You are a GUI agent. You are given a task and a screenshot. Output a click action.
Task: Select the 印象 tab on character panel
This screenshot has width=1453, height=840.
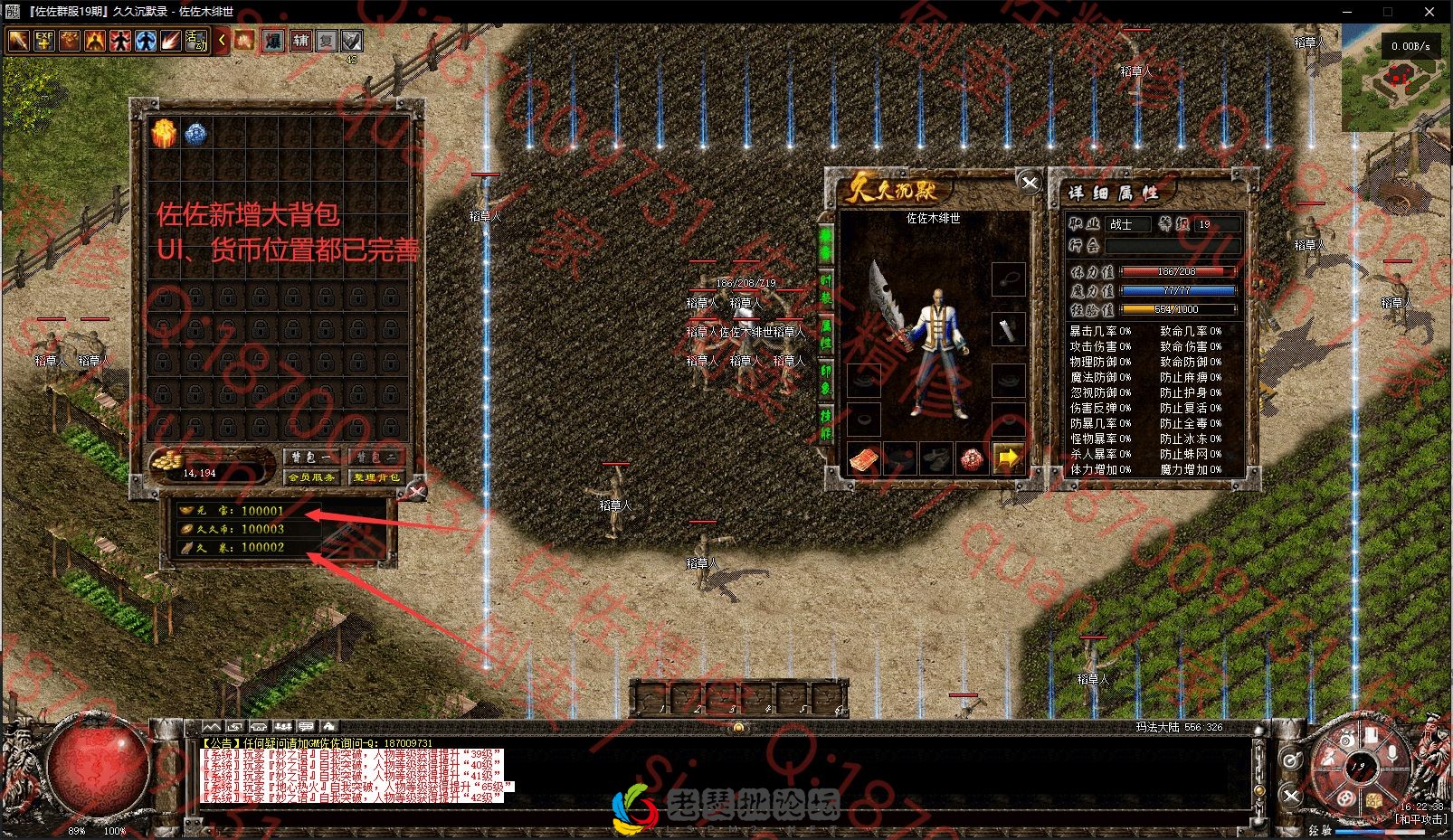point(826,378)
